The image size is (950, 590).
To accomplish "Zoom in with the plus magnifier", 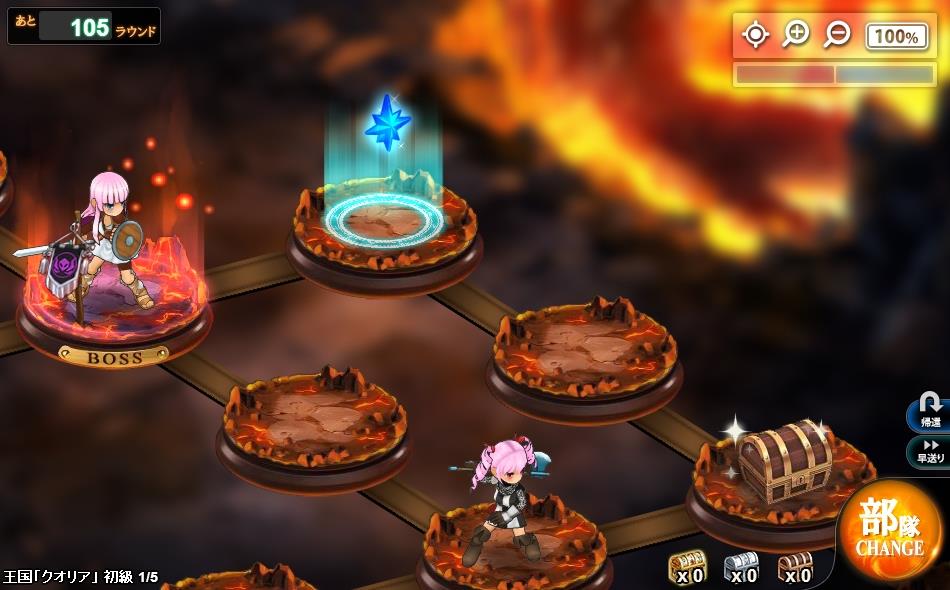I will click(796, 35).
